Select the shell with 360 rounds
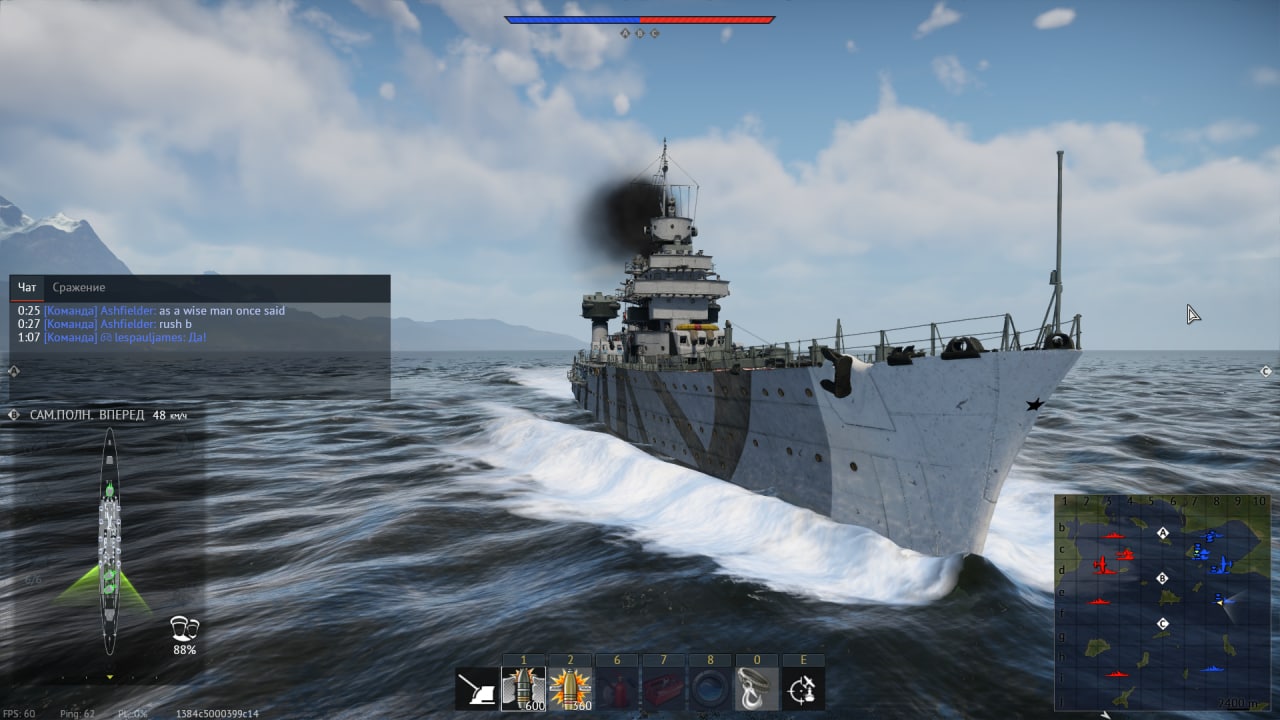 571,689
